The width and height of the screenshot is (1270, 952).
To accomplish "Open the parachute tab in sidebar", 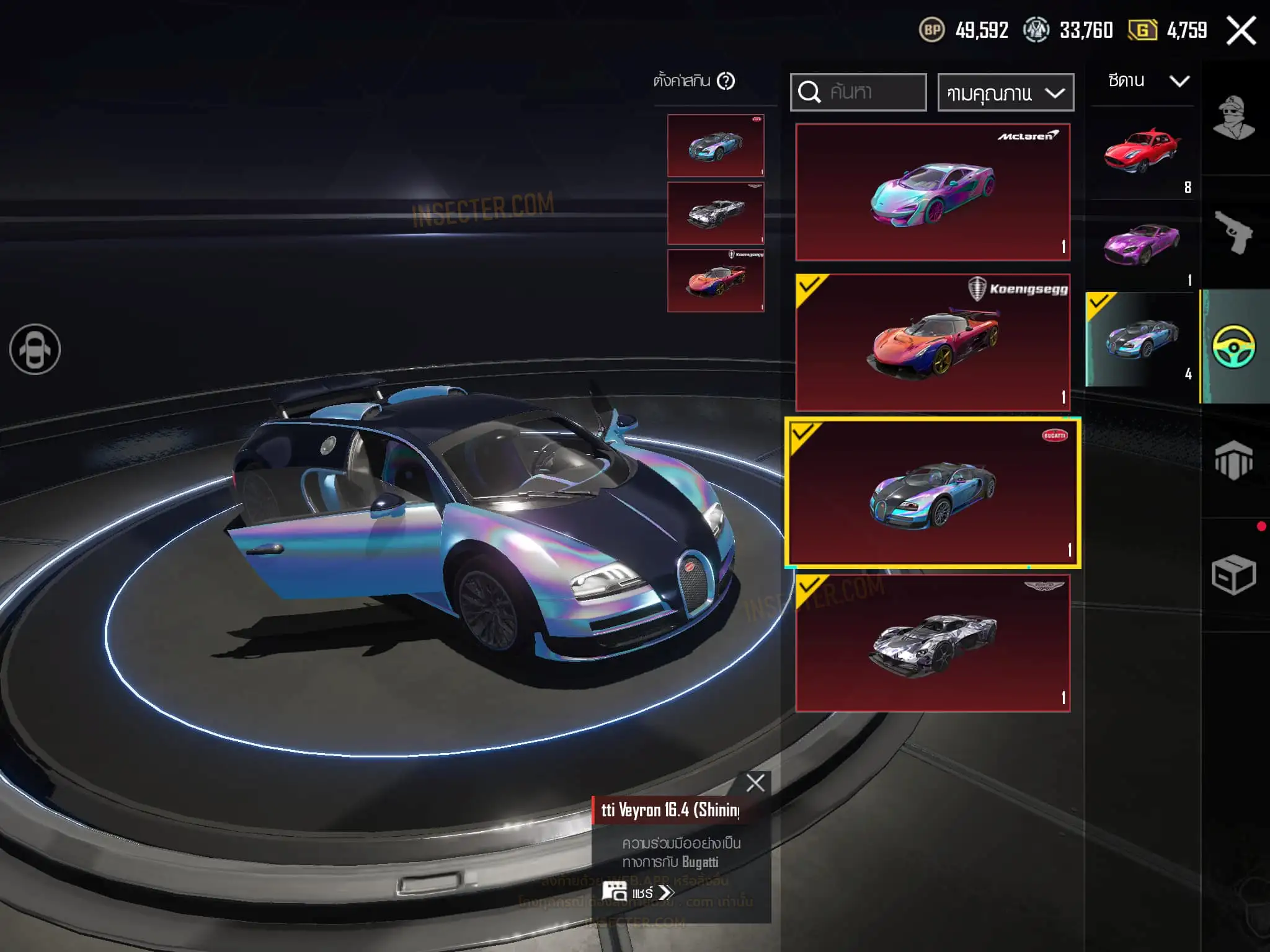I will [1233, 461].
